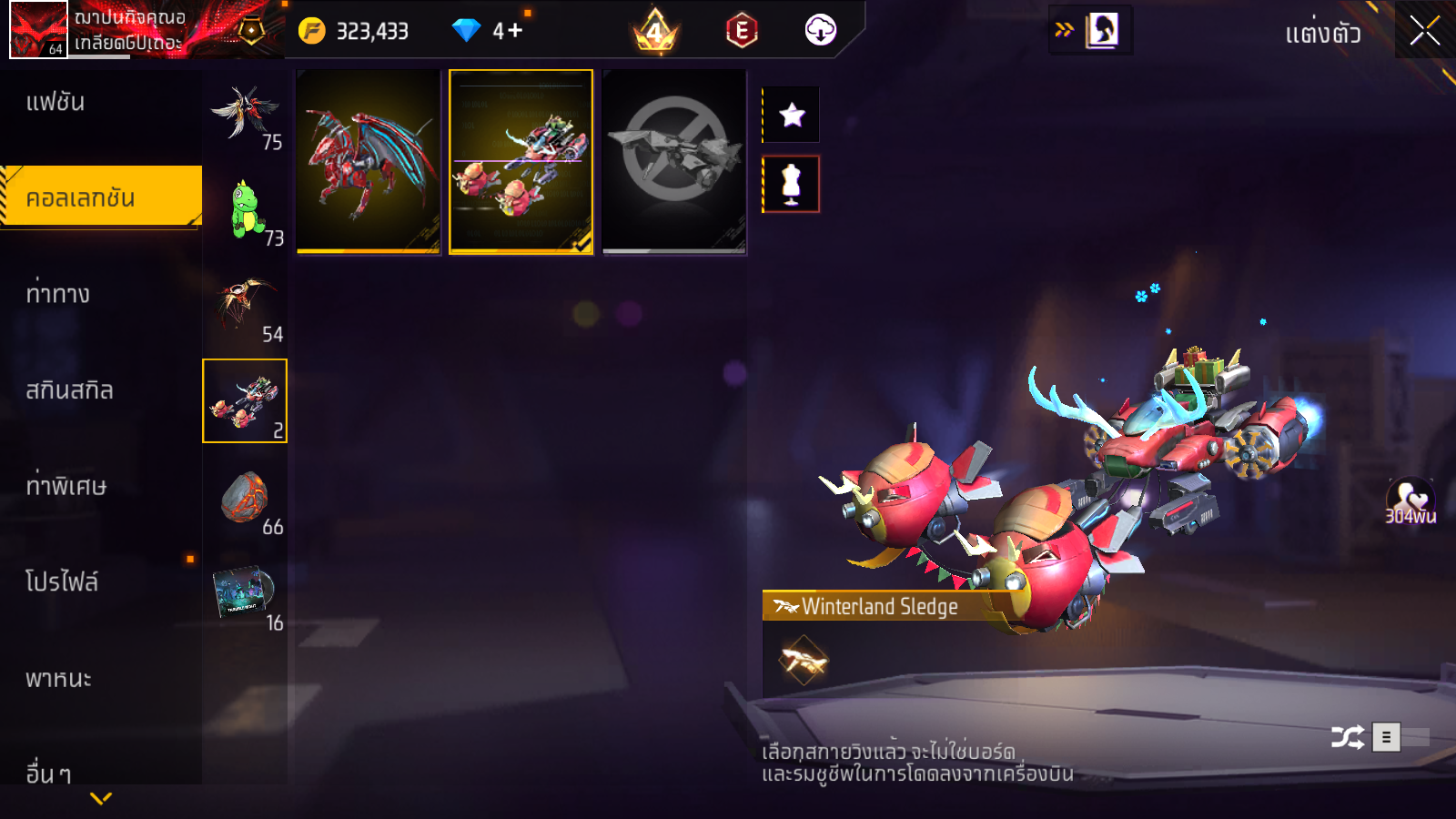Select the equipped Winterland Sledge thumbnail
The image size is (1456, 819).
coord(521,162)
